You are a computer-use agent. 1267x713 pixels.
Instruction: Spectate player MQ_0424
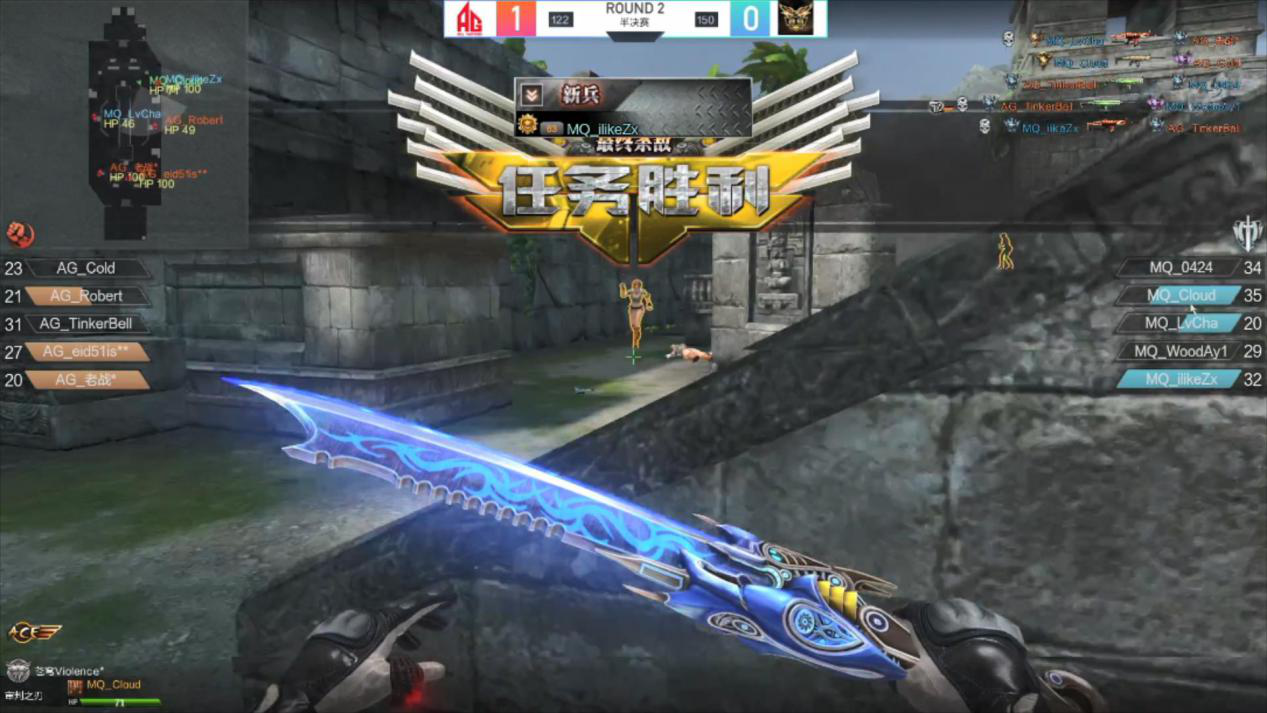click(x=1180, y=268)
